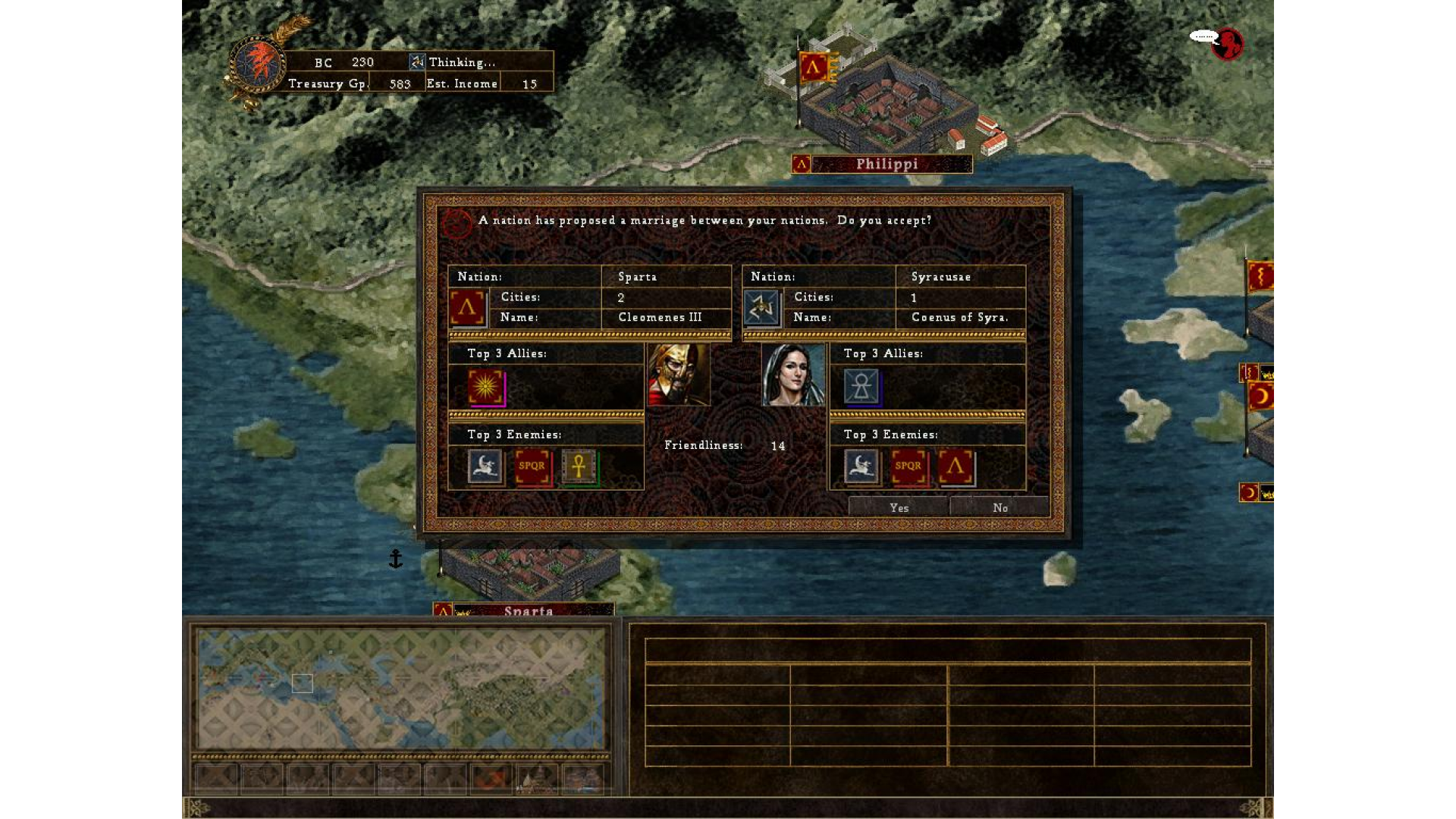1456x819 pixels.
Task: Open the Sparta Lambda nation shield beside Cities count
Action: click(x=468, y=308)
